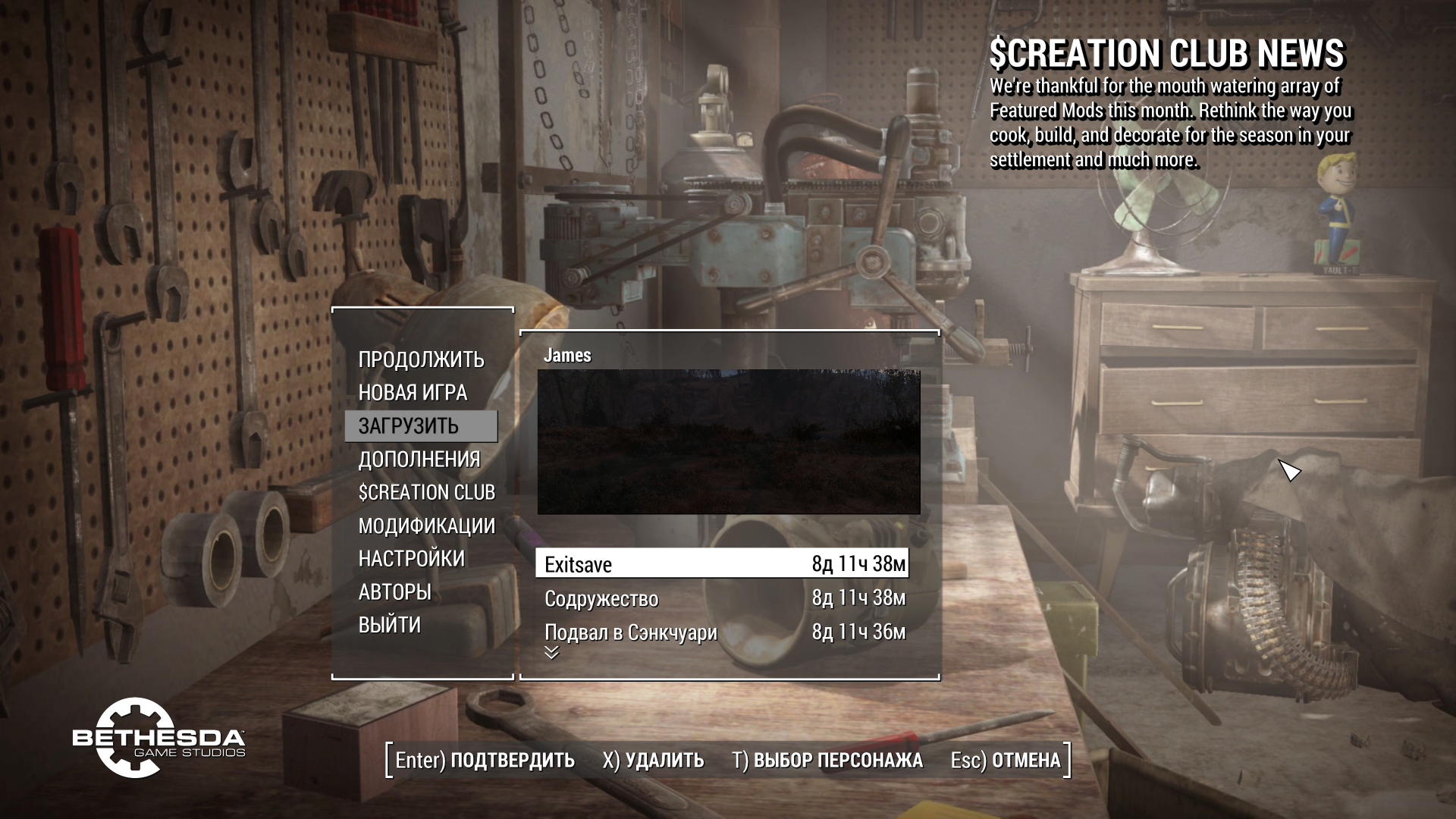
Task: Start a new game with НОВАЯ ИГРА
Action: coord(413,393)
